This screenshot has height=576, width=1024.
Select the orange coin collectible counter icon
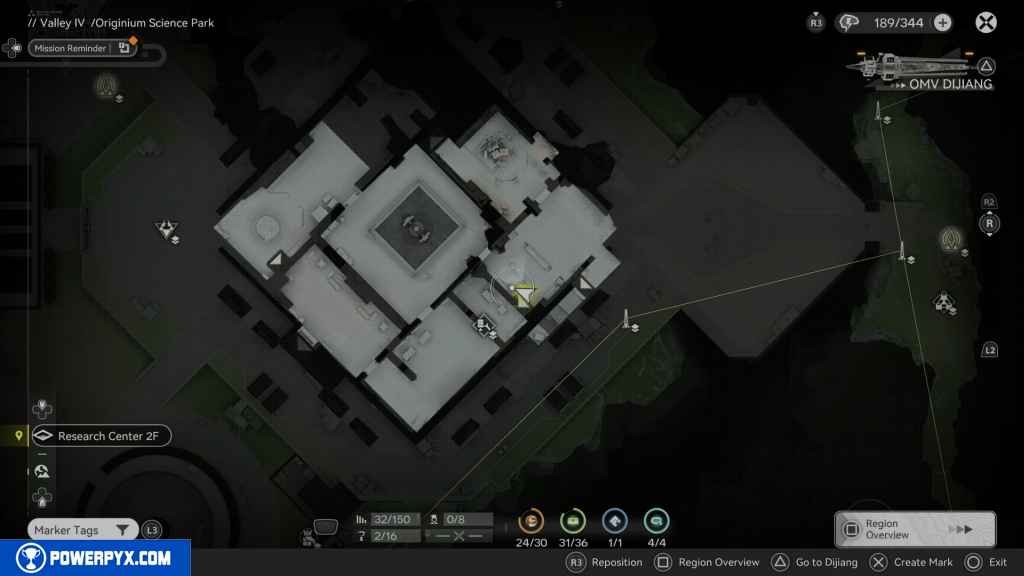531,521
